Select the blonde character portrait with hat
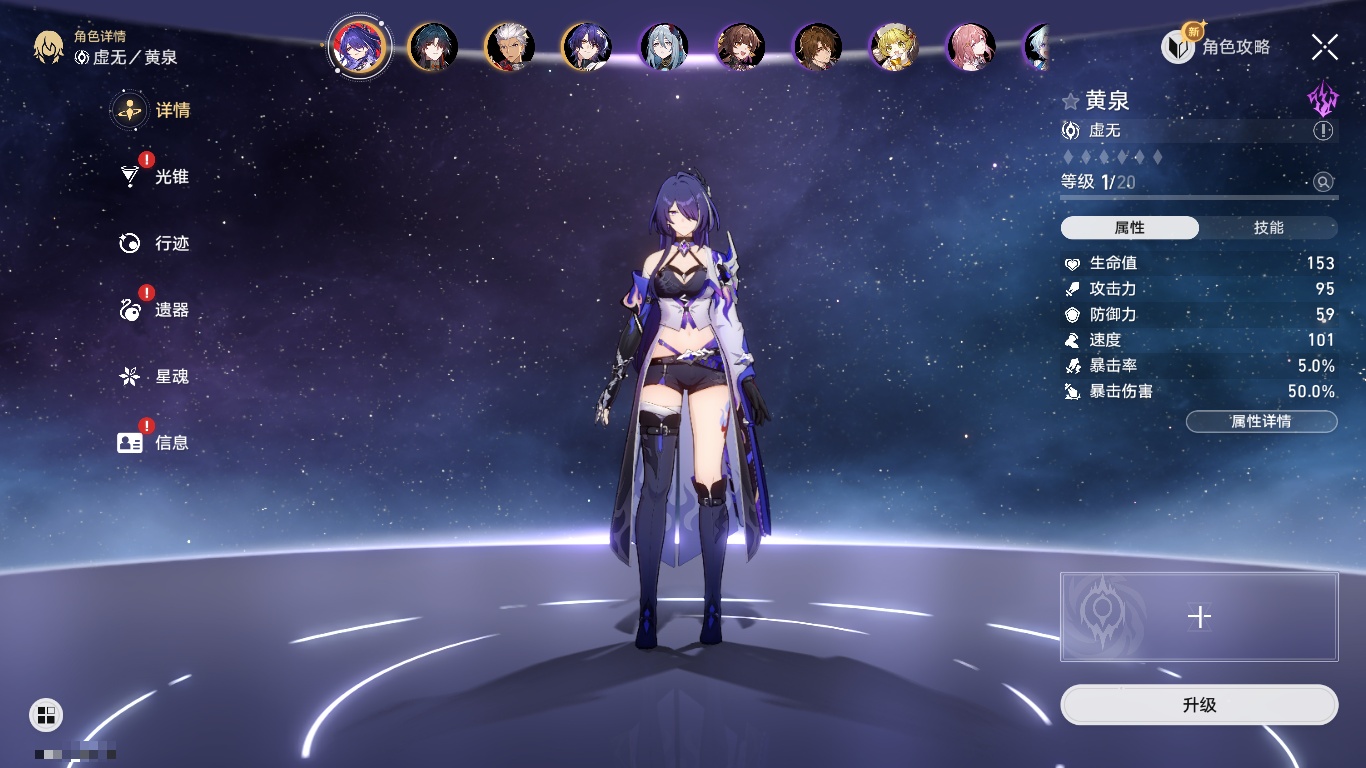This screenshot has width=1366, height=768. 894,47
